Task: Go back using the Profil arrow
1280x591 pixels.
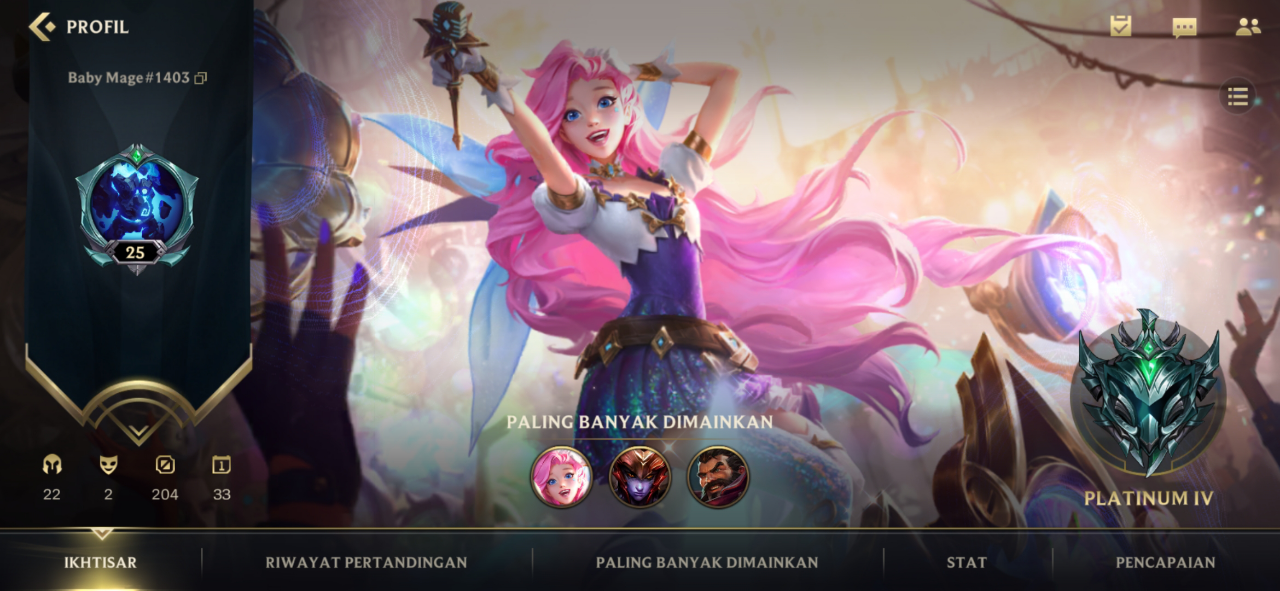Action: coord(42,26)
